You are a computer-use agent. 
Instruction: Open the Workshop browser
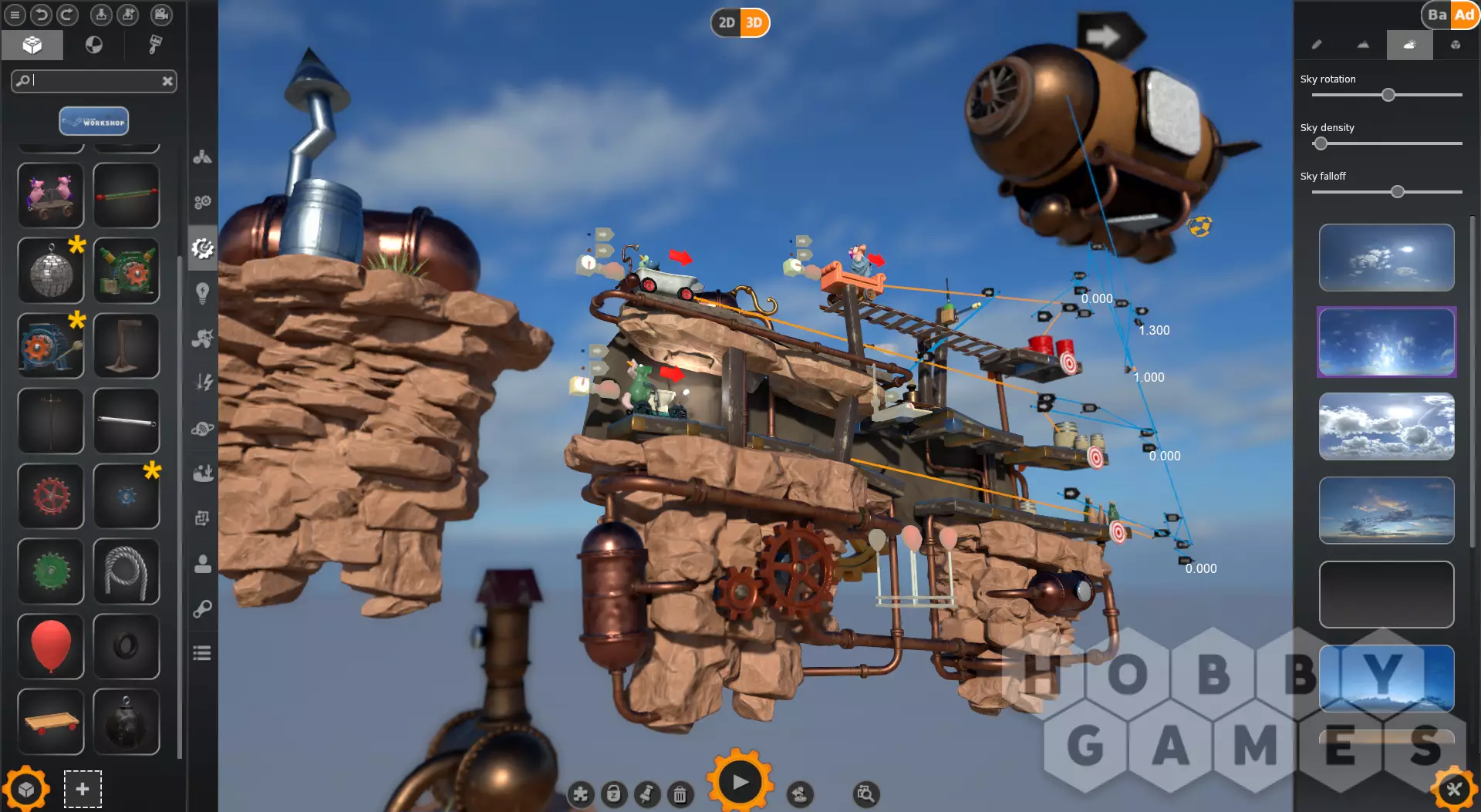tap(94, 121)
